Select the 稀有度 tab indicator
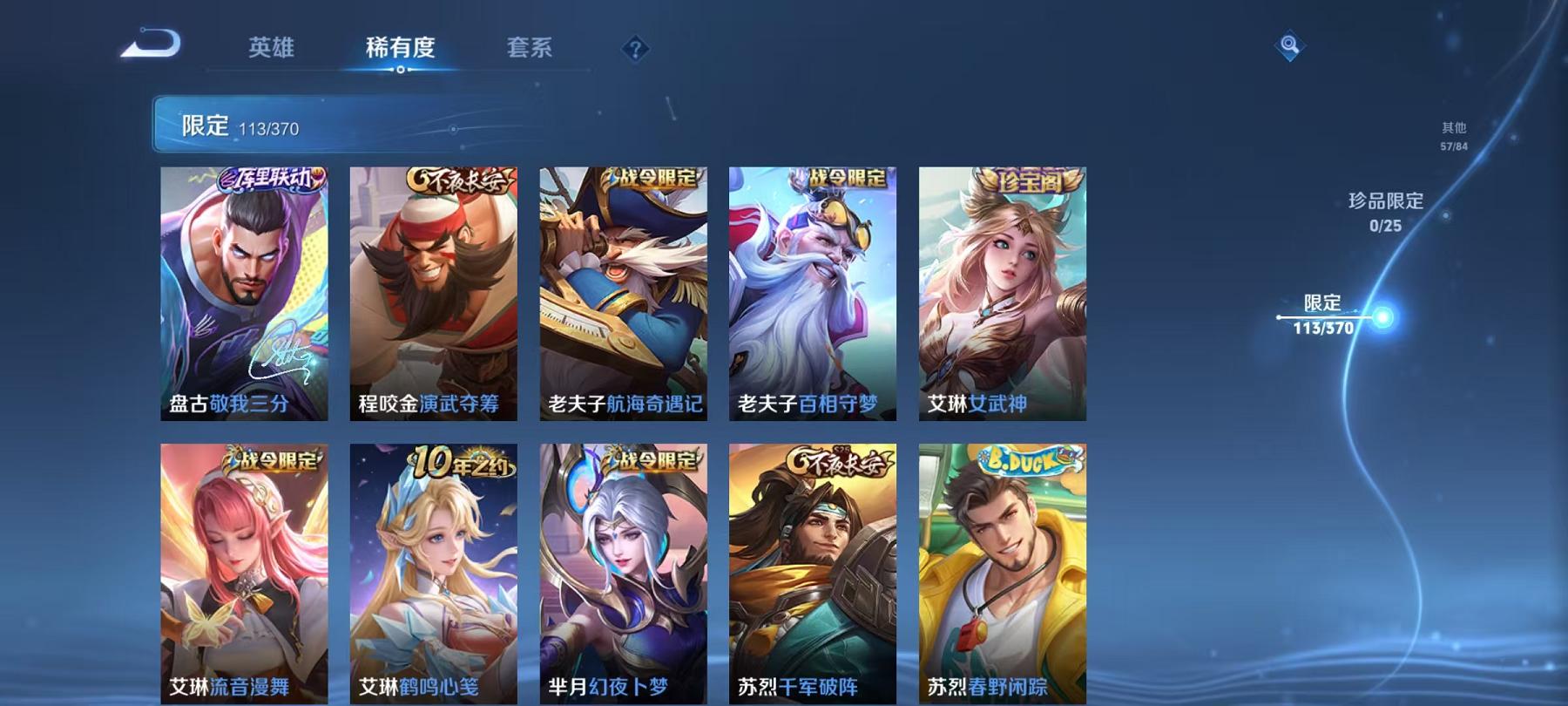Screen dimensions: 1568x706 pyautogui.click(x=402, y=50)
